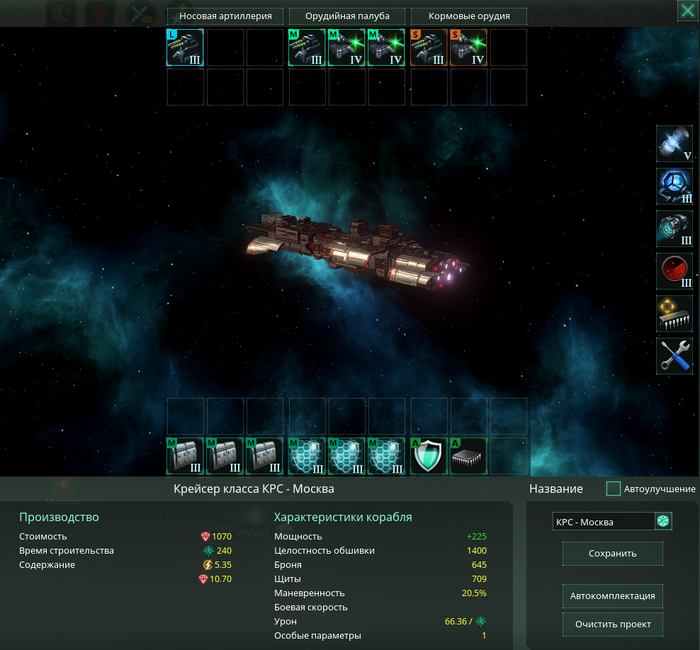Choose the microchip auxiliary slot
The height and width of the screenshot is (650, 700).
point(468,456)
